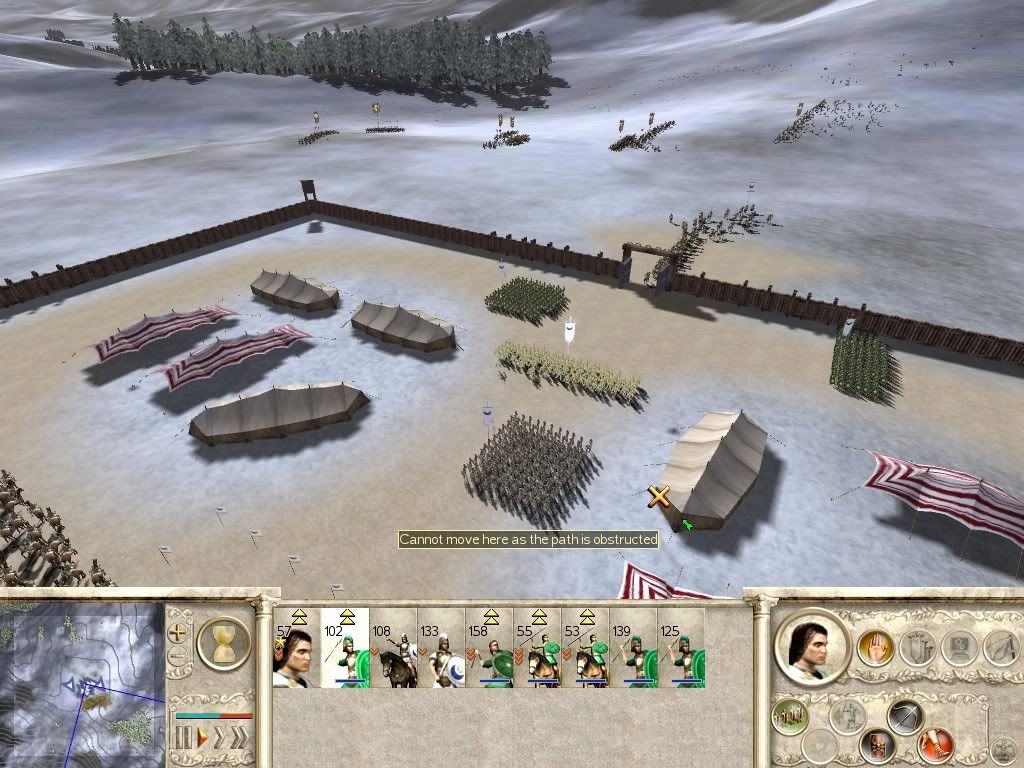The image size is (1024, 768).
Task: Pause the battle
Action: tap(184, 739)
